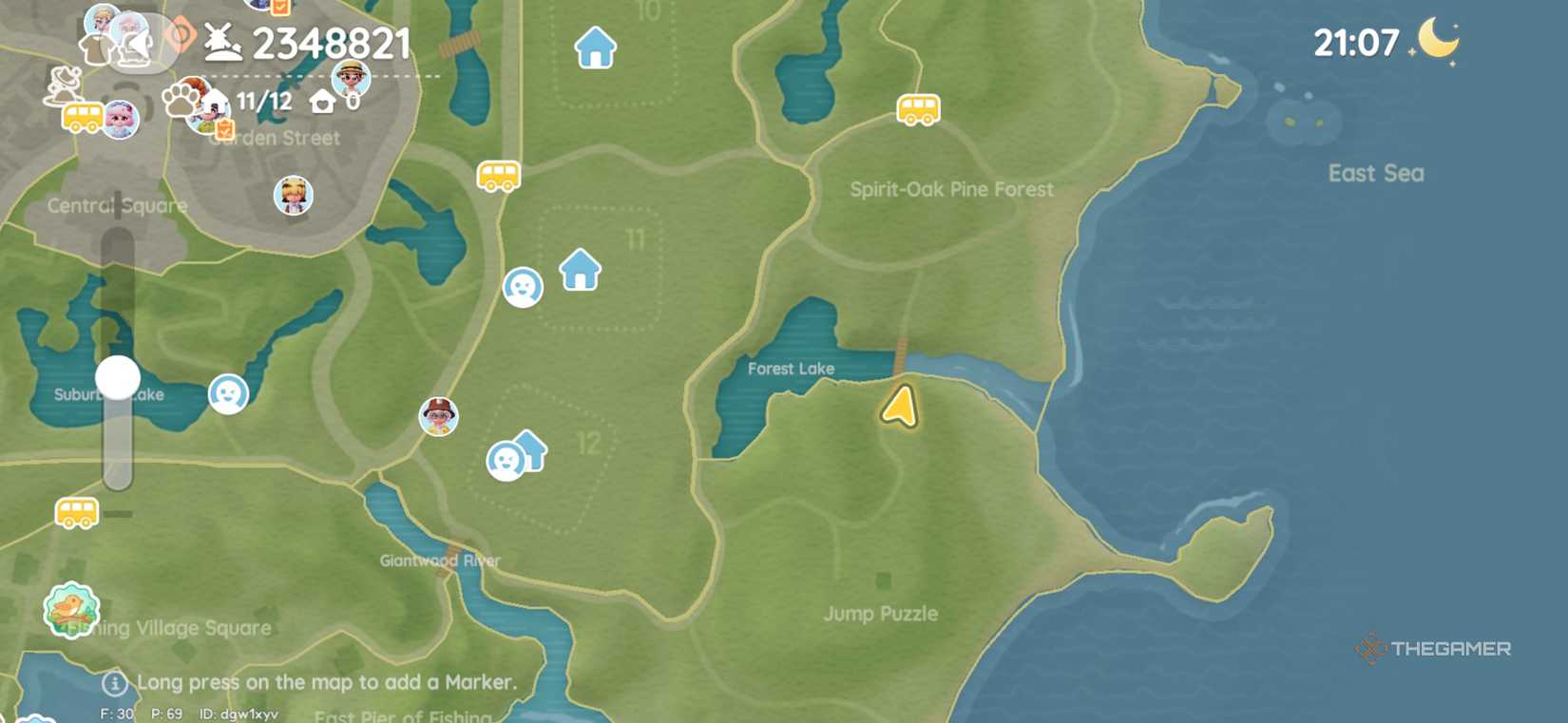1568x723 pixels.
Task: Click the bus stop icon below Suburban Lake
Action: pyautogui.click(x=75, y=513)
